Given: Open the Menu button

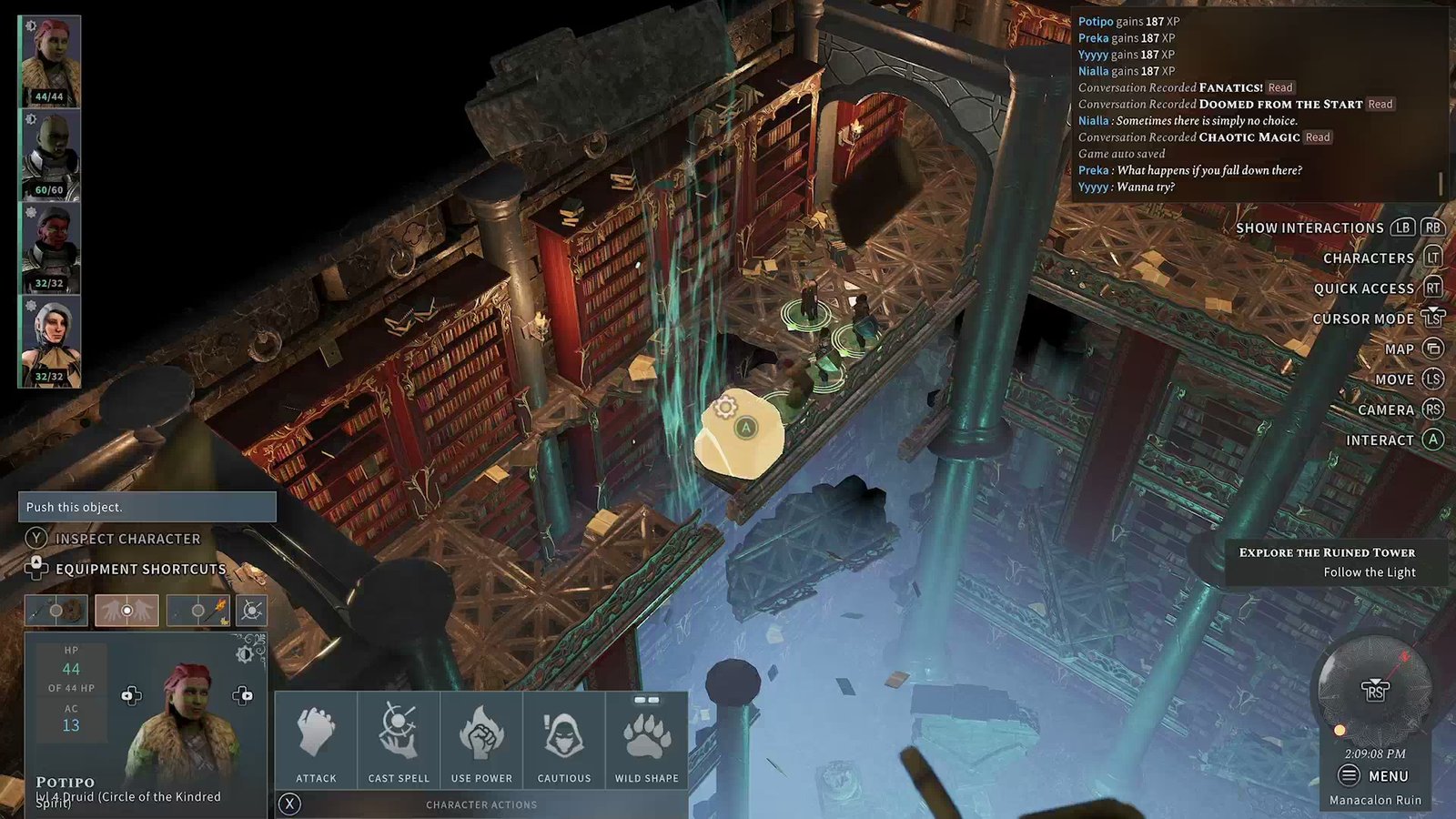Looking at the screenshot, I should 1374,776.
